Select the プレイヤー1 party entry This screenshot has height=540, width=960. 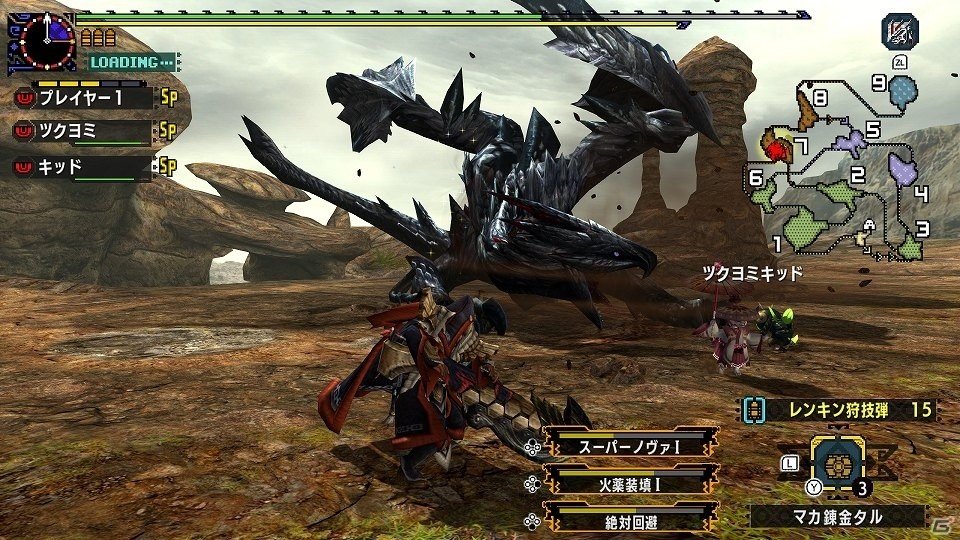tap(92, 98)
